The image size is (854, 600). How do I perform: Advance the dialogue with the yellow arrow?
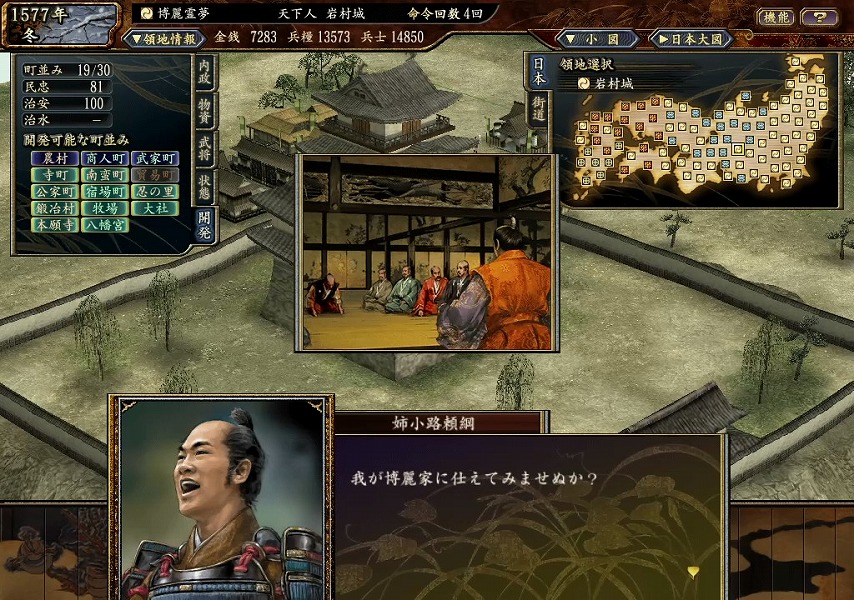pyautogui.click(x=693, y=571)
